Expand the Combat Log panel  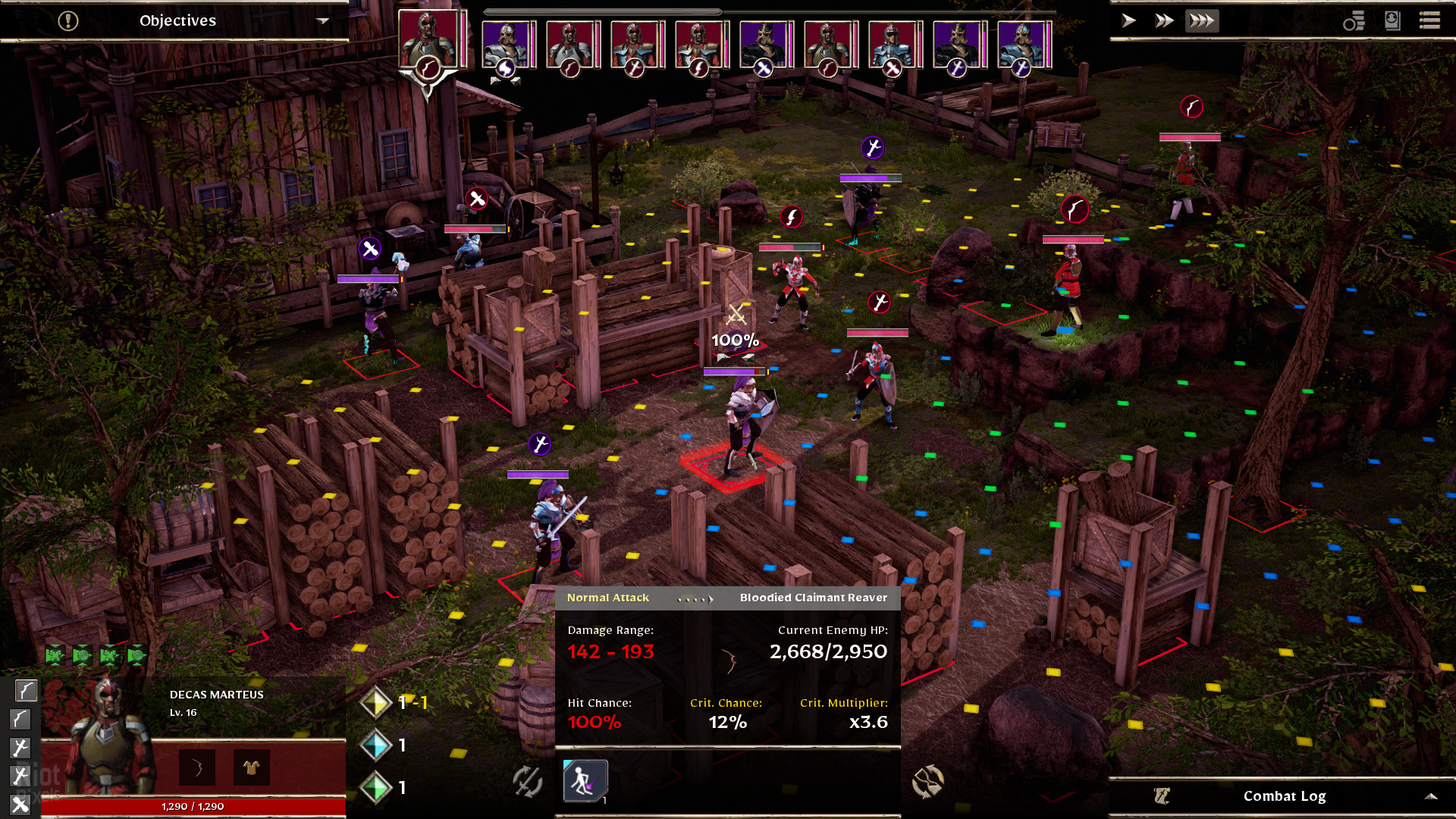pos(1430,796)
